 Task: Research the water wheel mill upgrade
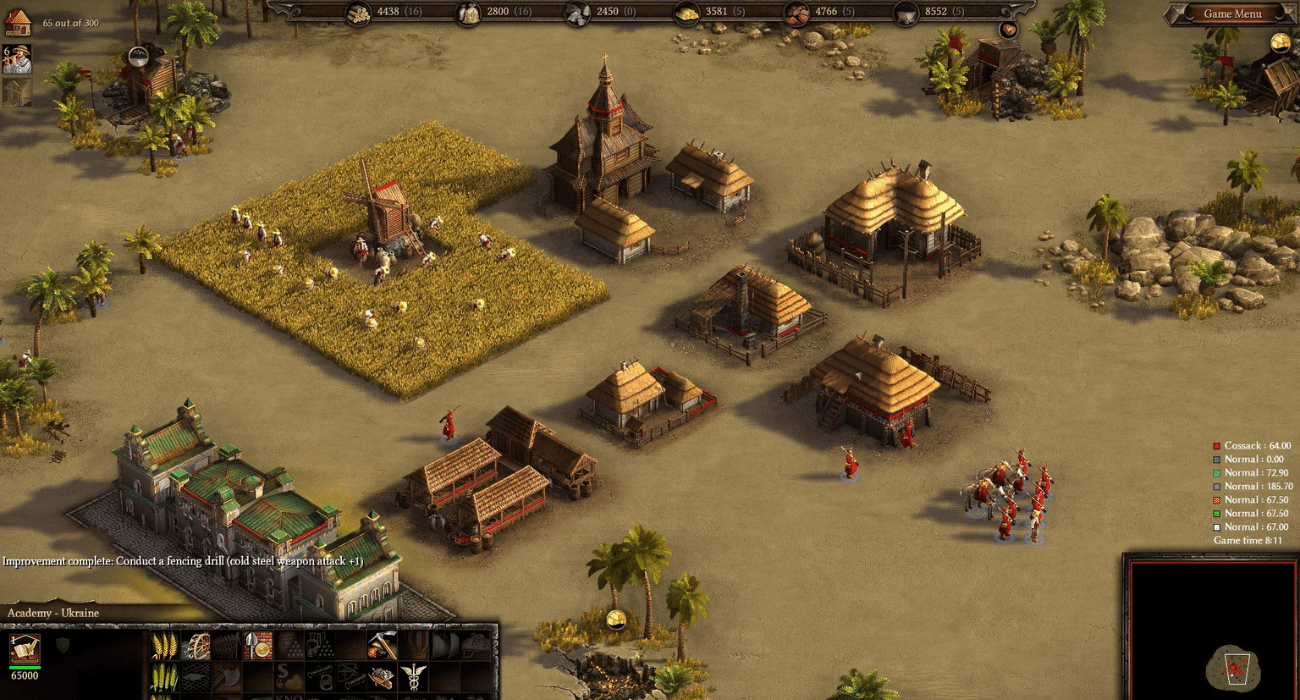click(x=195, y=645)
